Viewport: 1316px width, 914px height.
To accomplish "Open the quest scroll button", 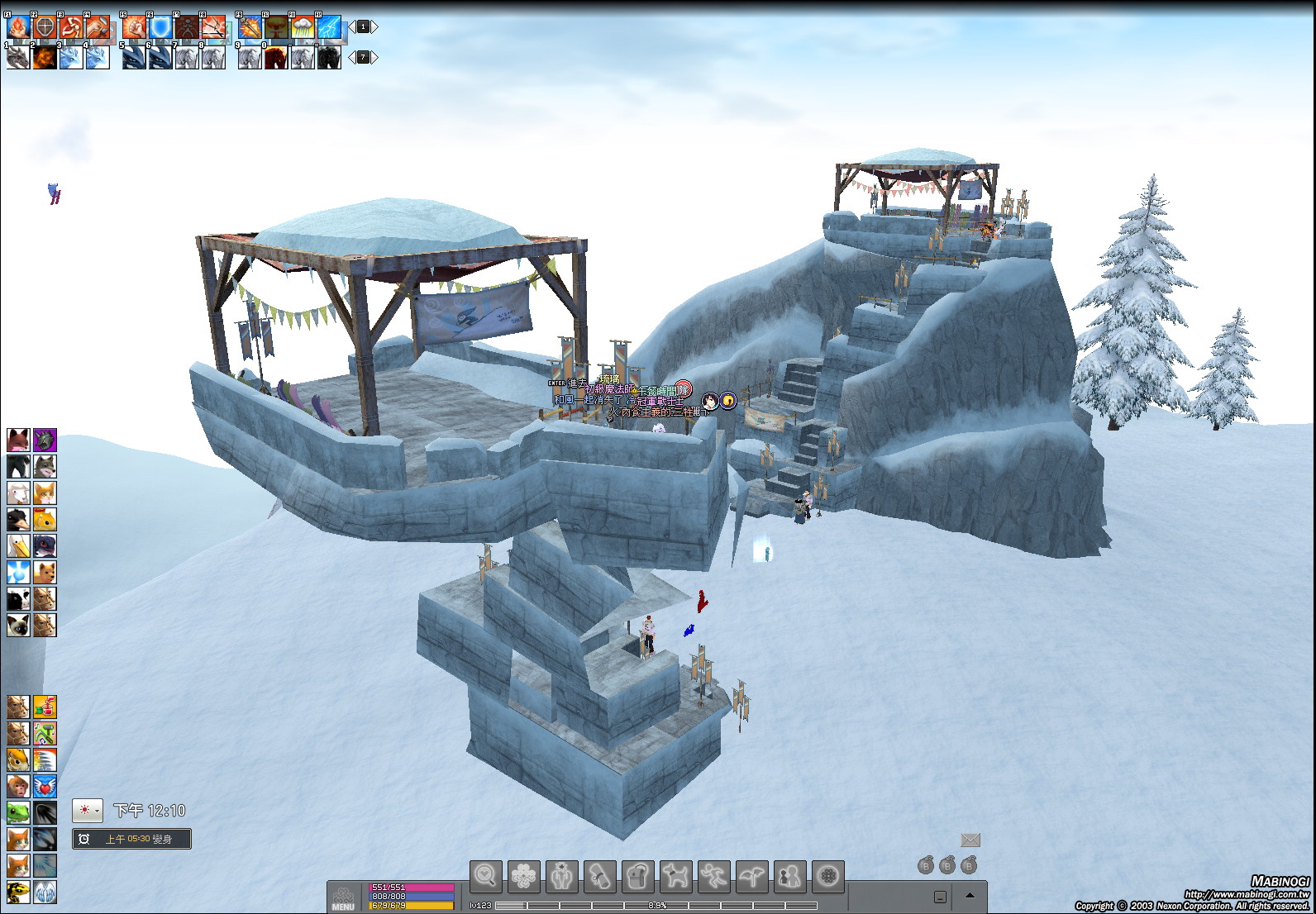I will coord(599,876).
